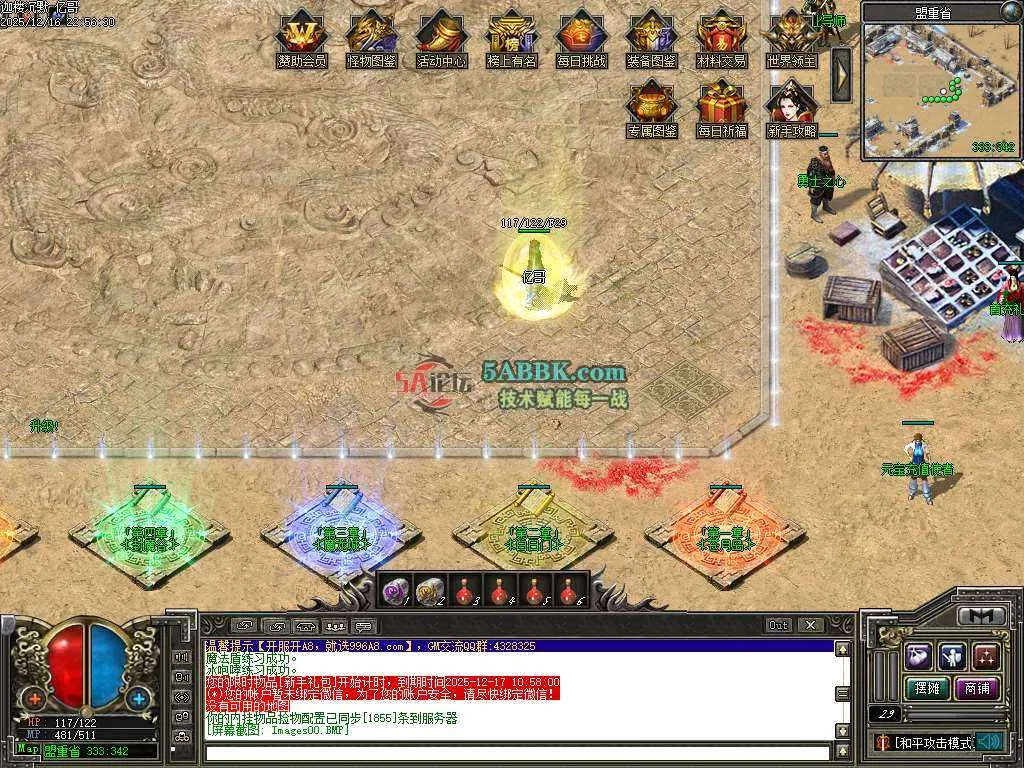The width and height of the screenshot is (1024, 768).
Task: Close the chat panel with the X button
Action: click(x=810, y=625)
